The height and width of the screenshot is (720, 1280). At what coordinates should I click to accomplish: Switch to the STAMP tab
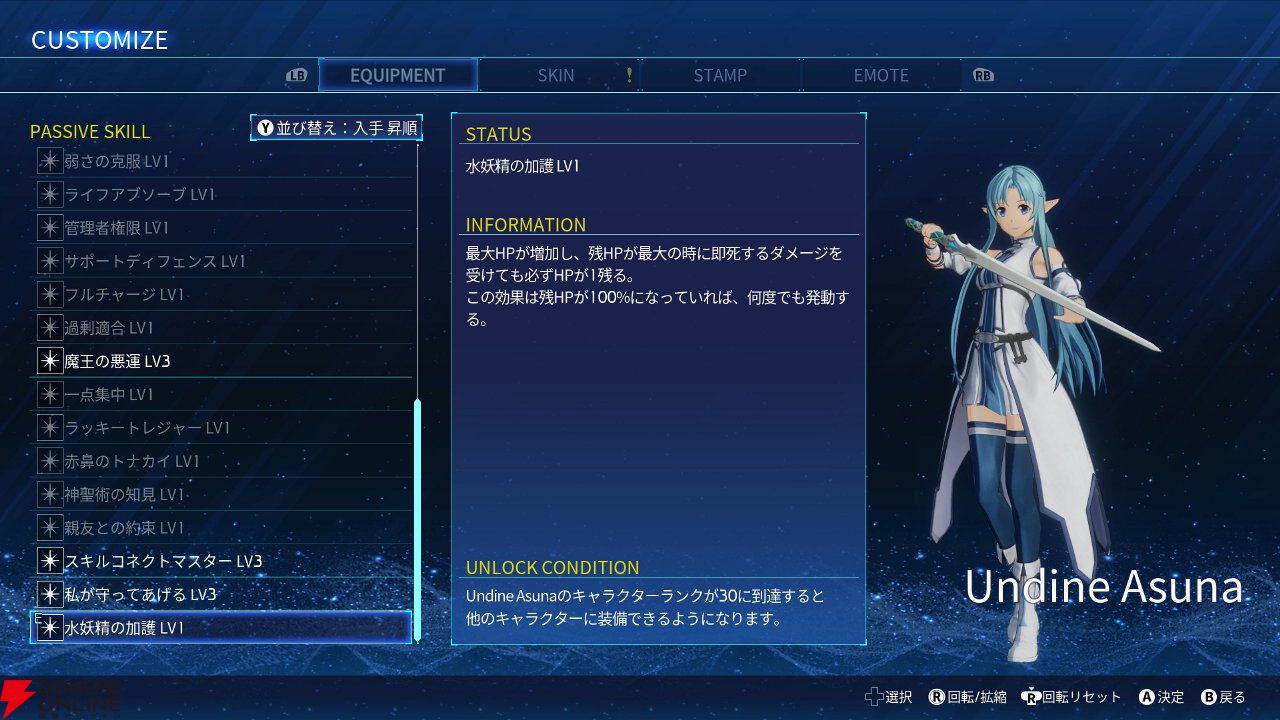point(720,75)
